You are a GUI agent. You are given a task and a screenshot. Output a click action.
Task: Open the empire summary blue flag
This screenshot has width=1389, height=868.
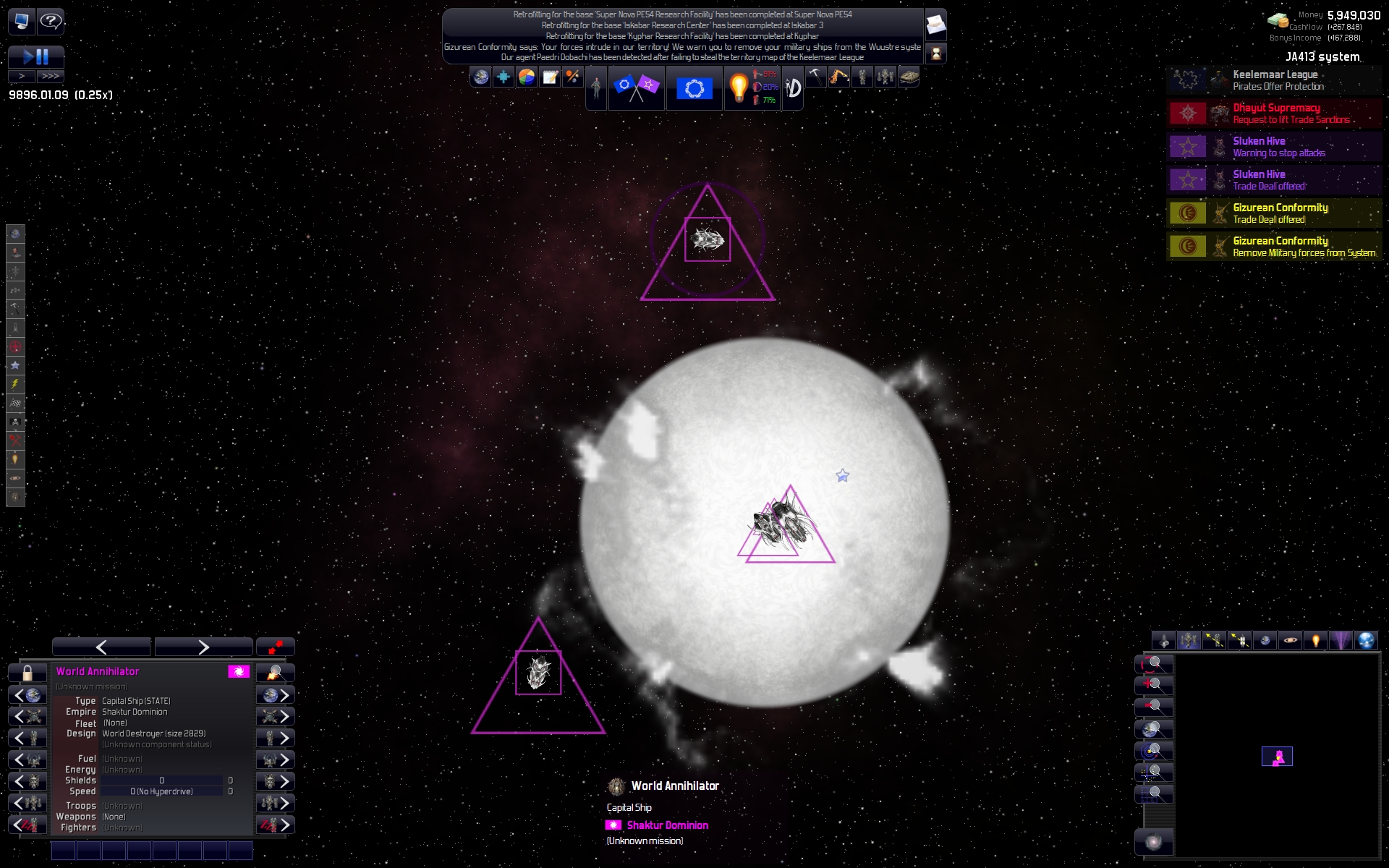pos(694,88)
